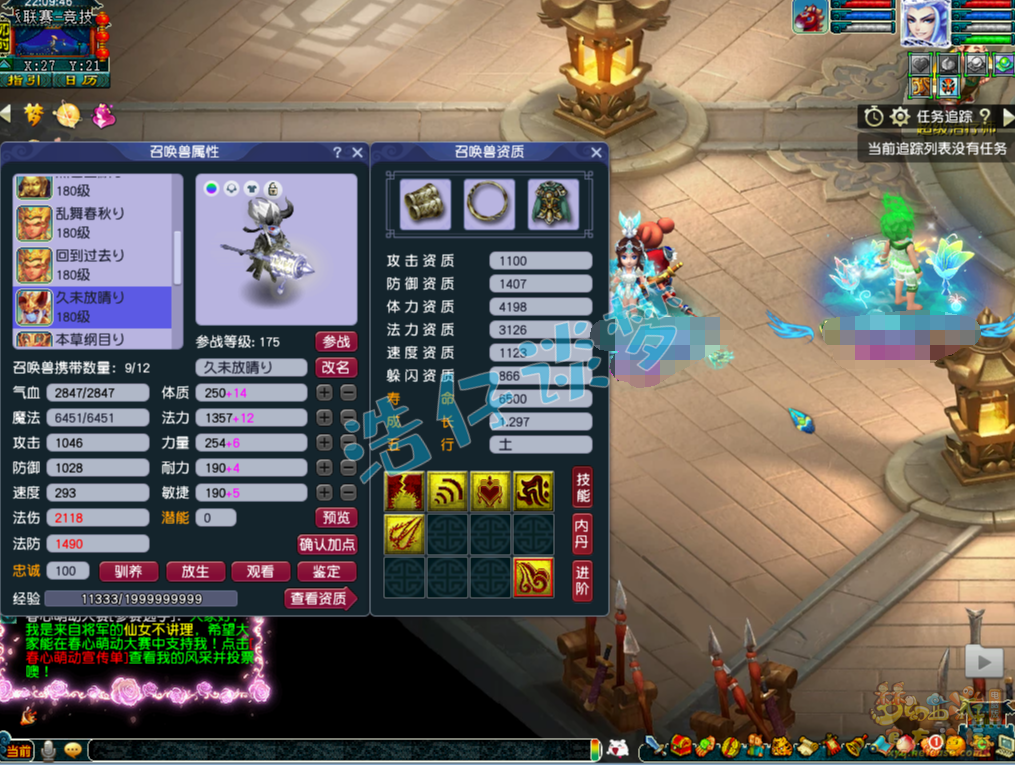Remove a point from 敏捷
The height and width of the screenshot is (765, 1015).
coord(348,493)
